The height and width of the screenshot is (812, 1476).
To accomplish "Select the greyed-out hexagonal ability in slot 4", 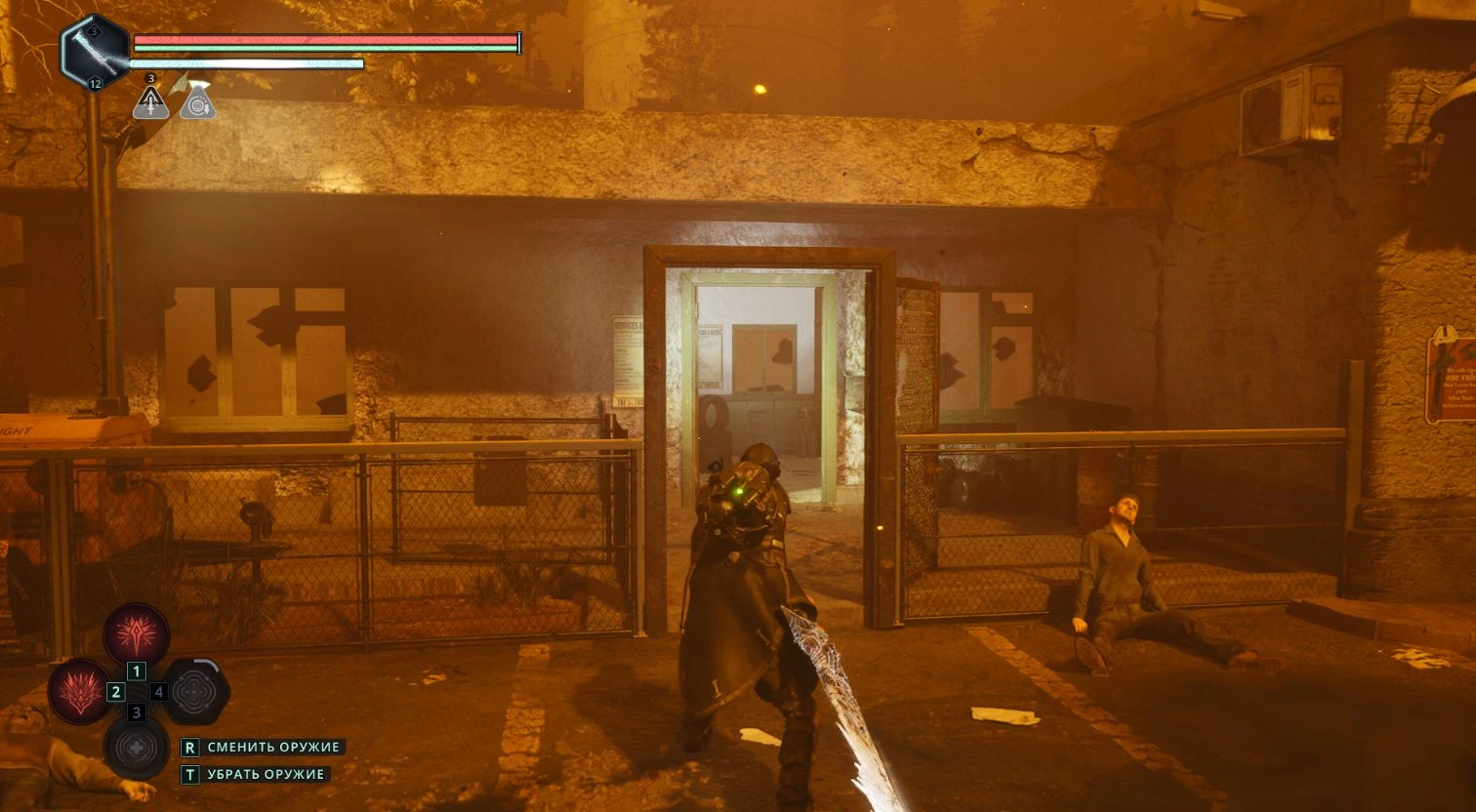I will (x=196, y=691).
